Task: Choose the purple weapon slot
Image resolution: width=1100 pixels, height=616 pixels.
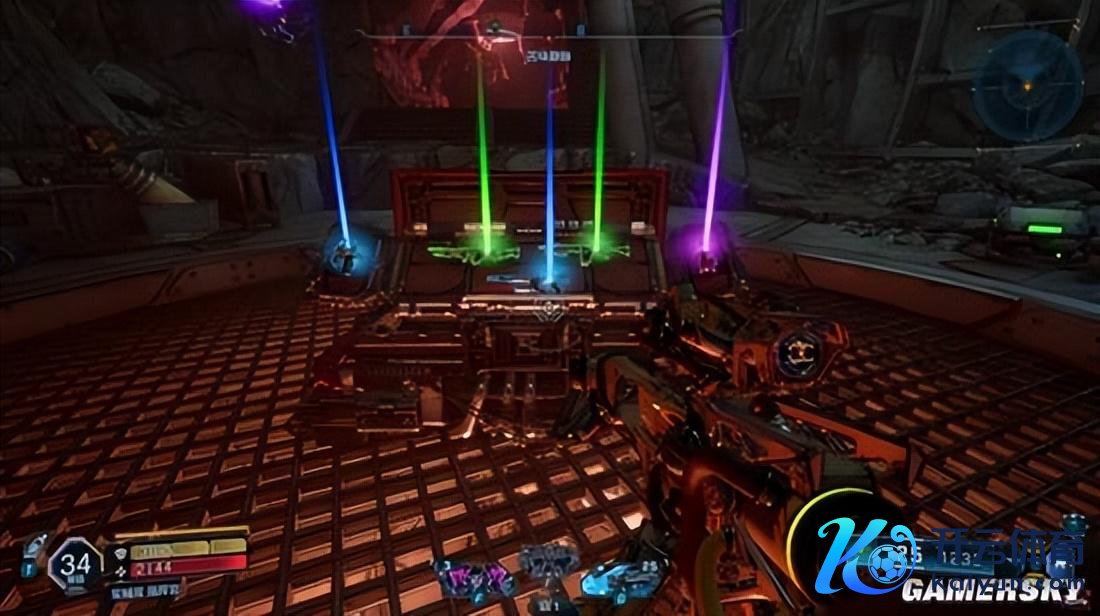Action: point(472,578)
